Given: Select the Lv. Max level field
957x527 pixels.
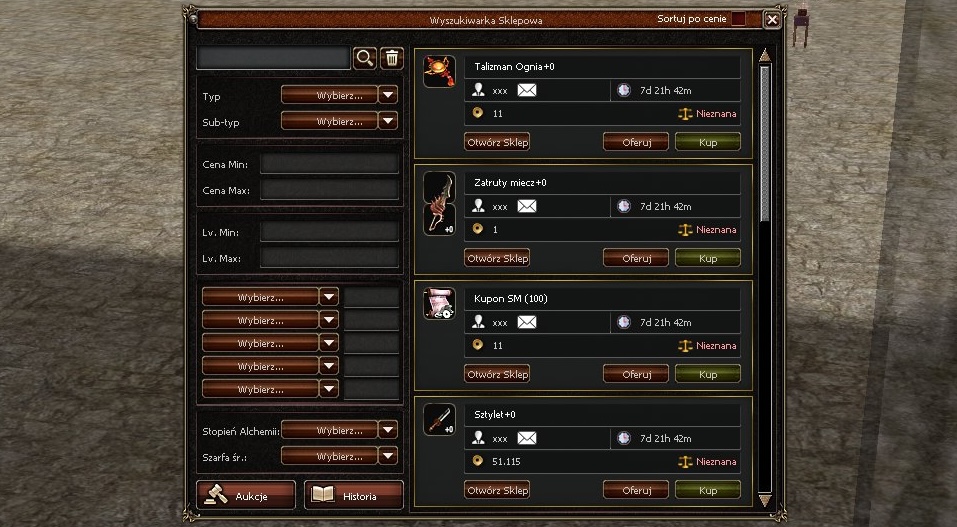Looking at the screenshot, I should point(329,257).
